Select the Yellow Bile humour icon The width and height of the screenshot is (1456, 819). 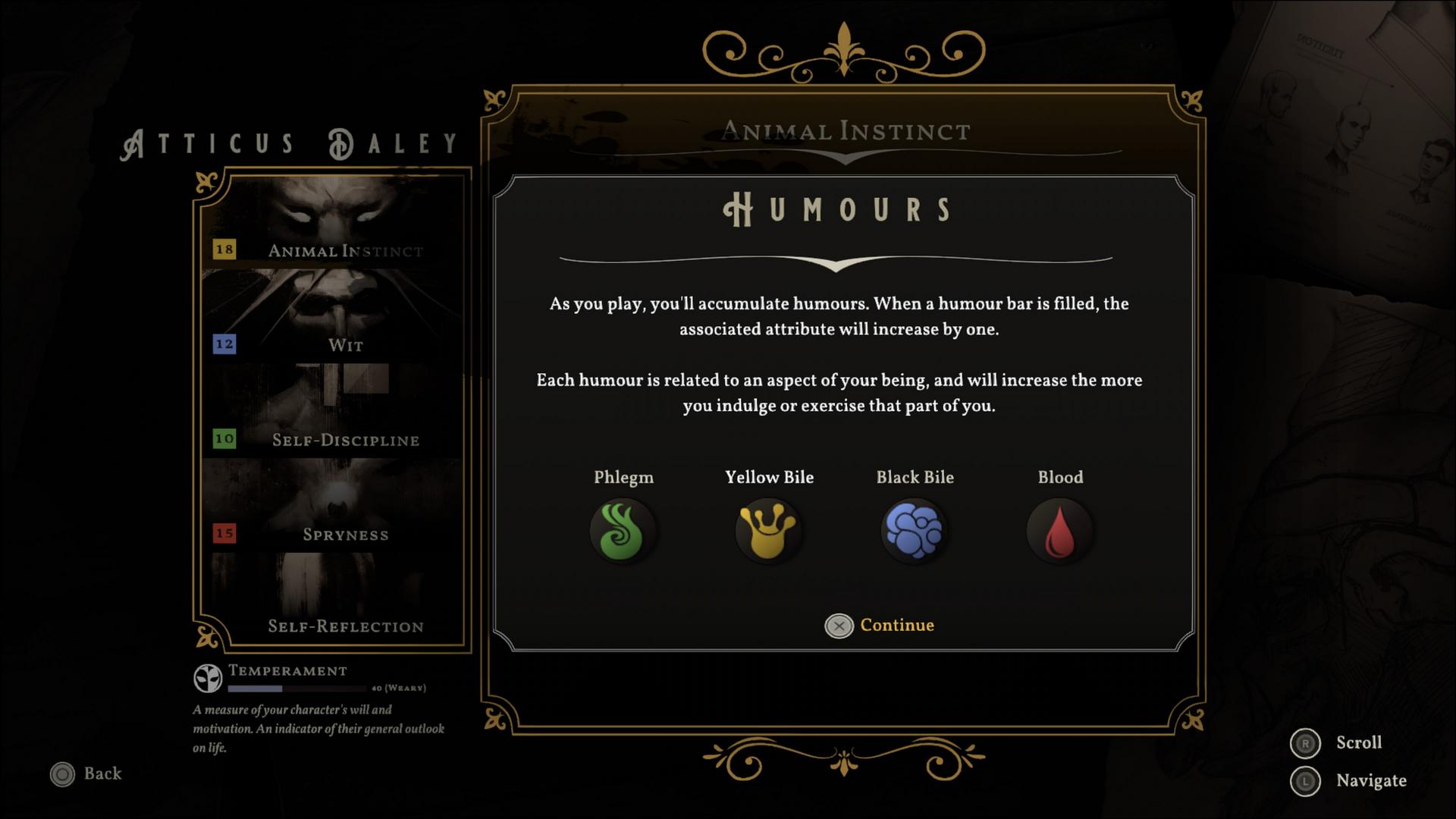[x=768, y=531]
